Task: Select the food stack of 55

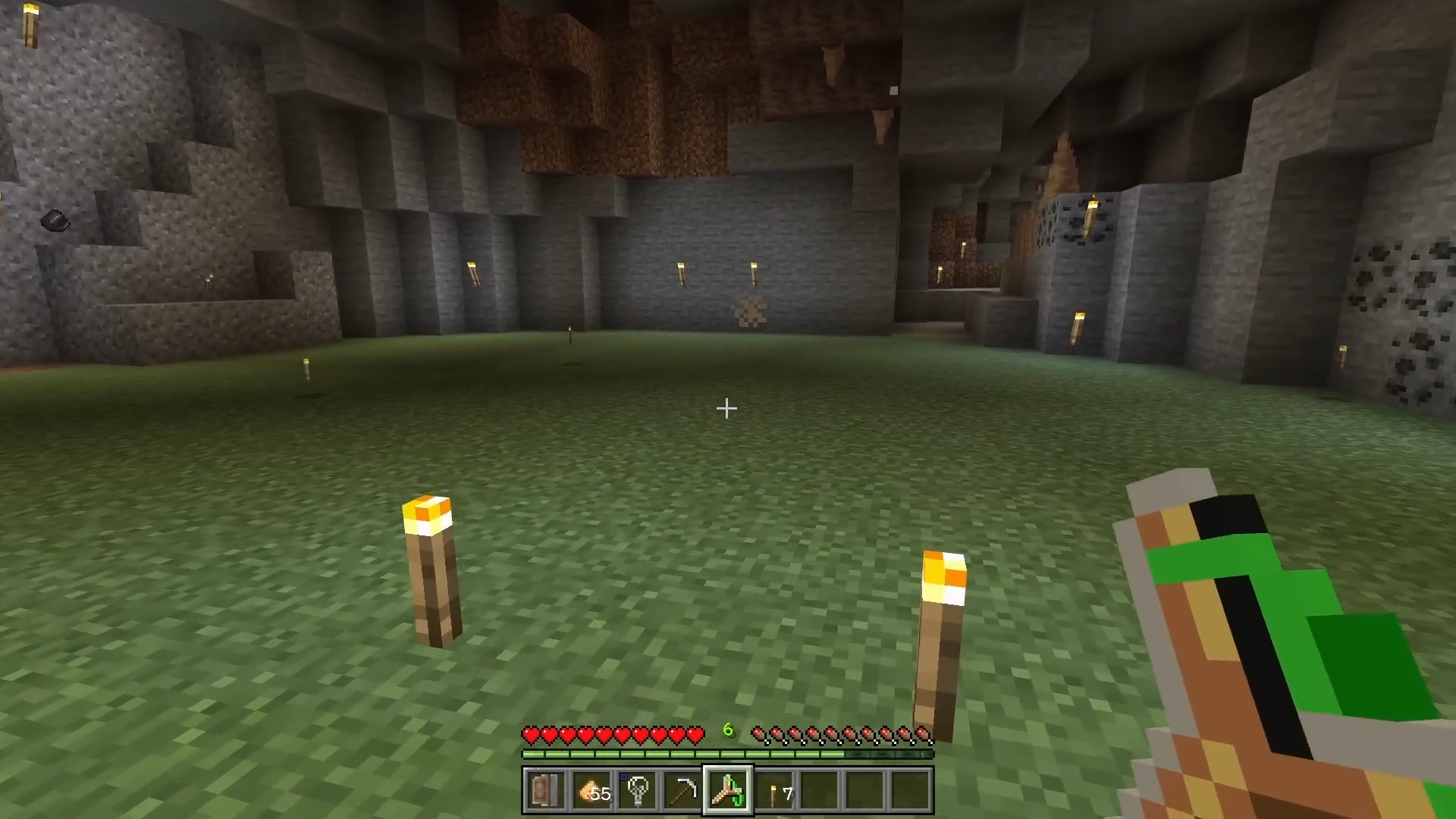Action: [x=591, y=791]
